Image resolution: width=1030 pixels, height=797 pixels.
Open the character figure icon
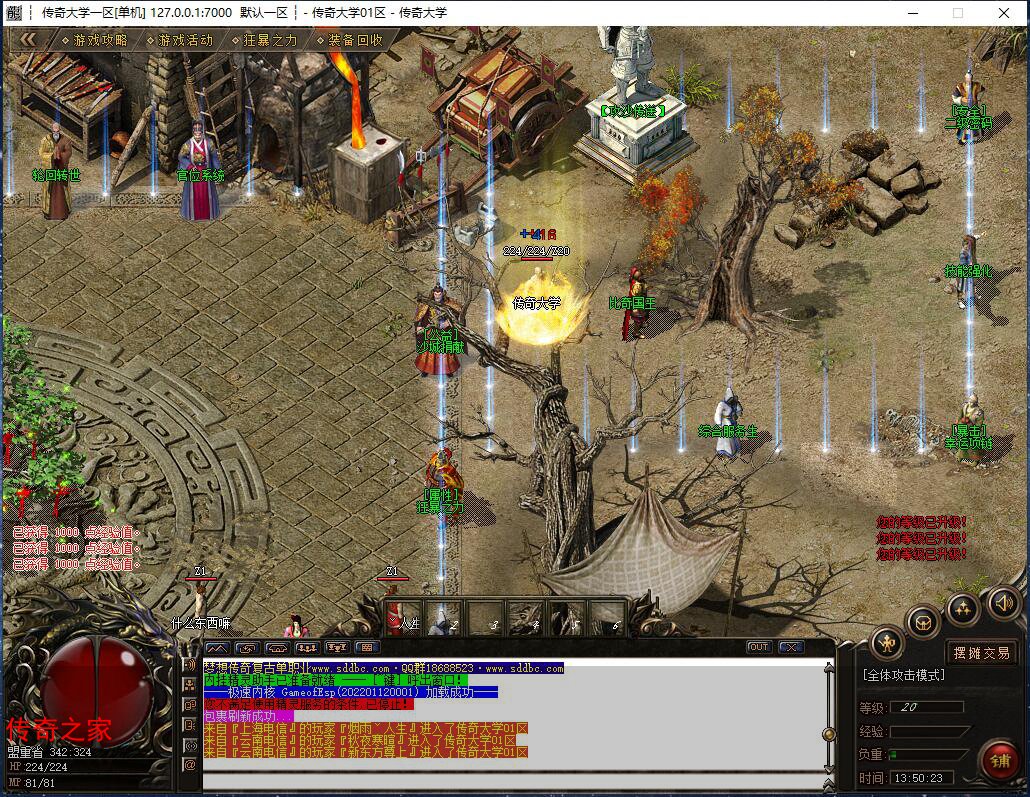[887, 642]
